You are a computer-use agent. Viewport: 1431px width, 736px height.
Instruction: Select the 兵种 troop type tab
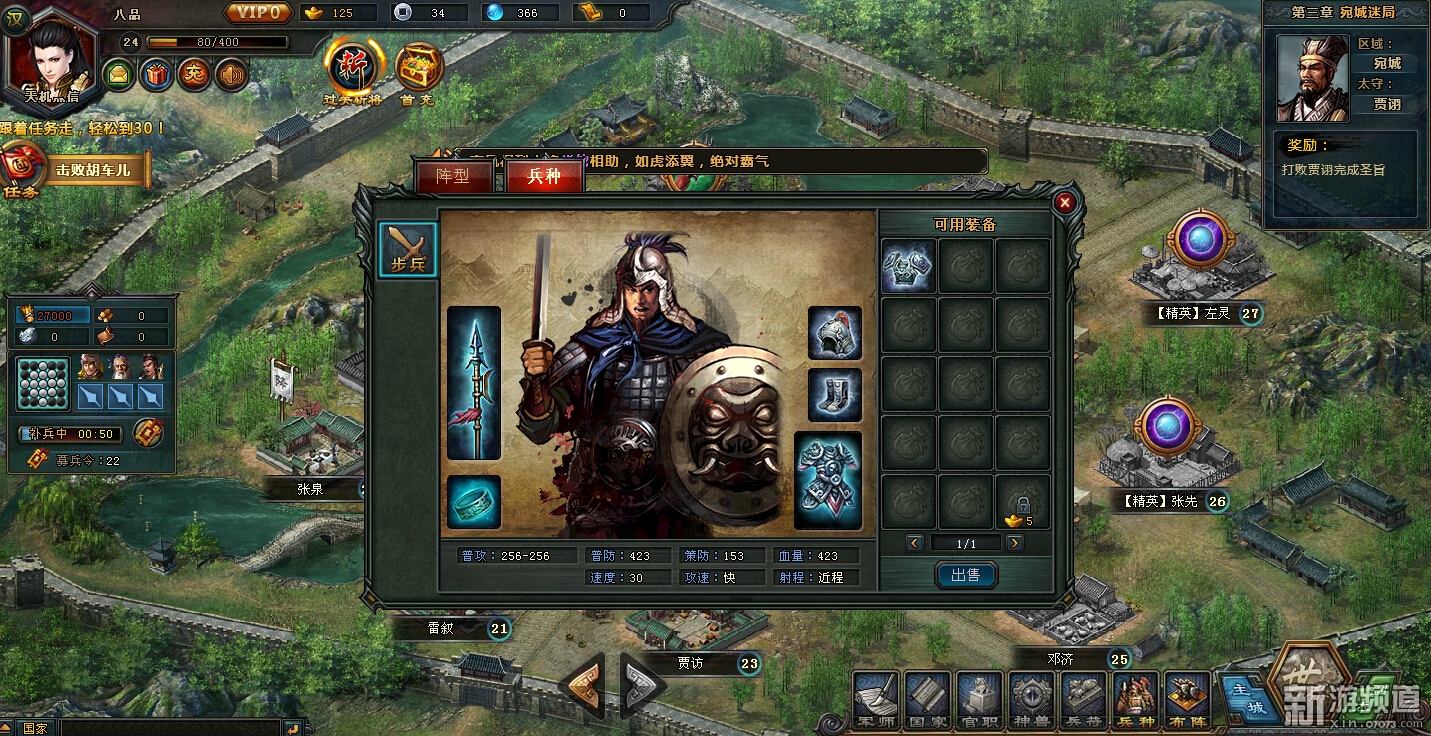[544, 177]
